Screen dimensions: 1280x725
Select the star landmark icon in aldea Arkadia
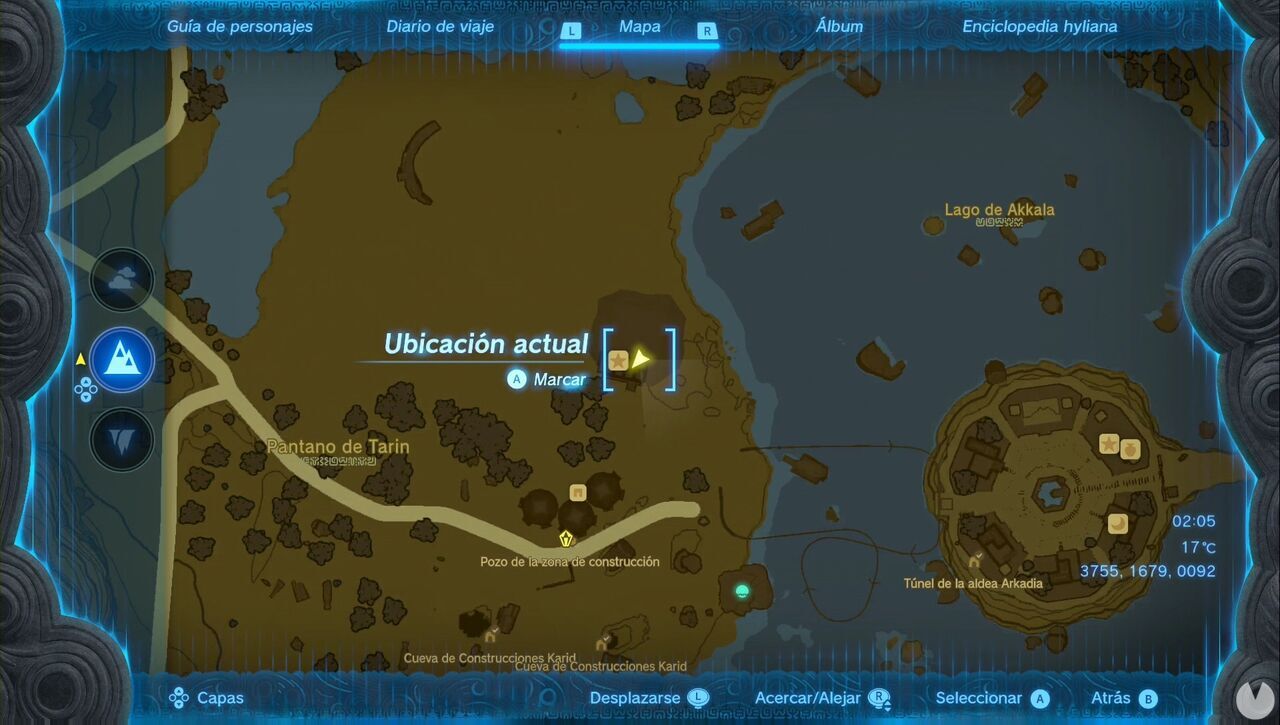coord(1109,444)
